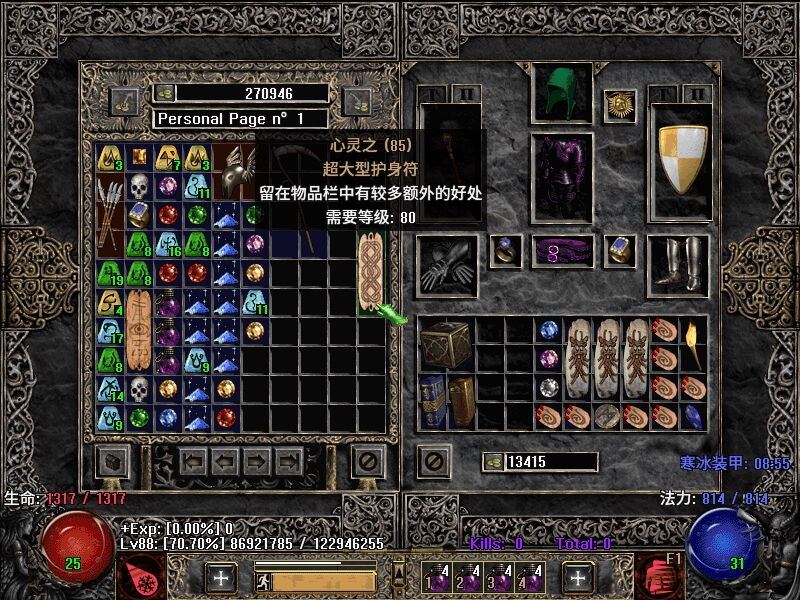Click the purple belt slot
This screenshot has width=800, height=600.
point(562,252)
